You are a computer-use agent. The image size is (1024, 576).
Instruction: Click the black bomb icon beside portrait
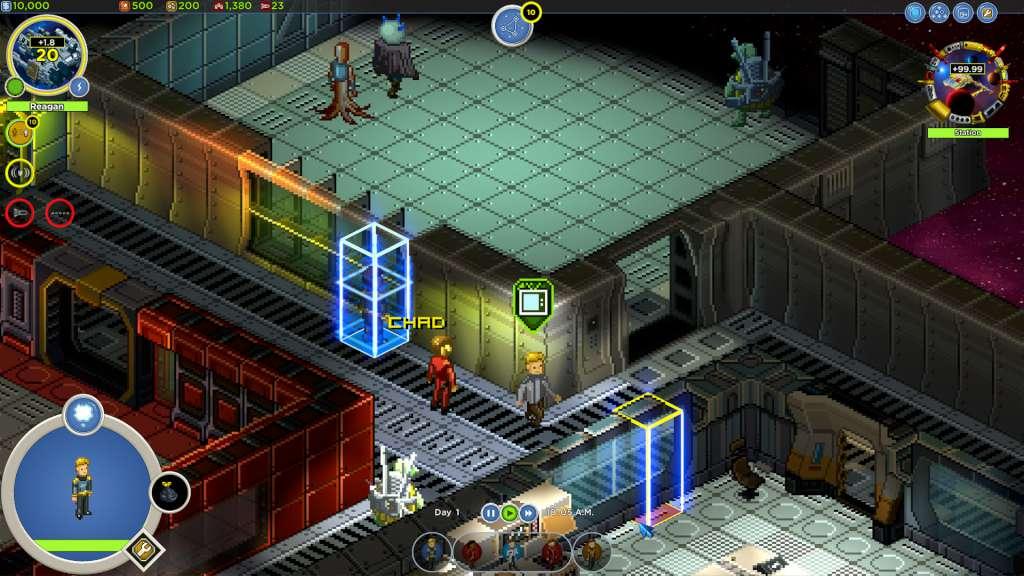point(169,492)
